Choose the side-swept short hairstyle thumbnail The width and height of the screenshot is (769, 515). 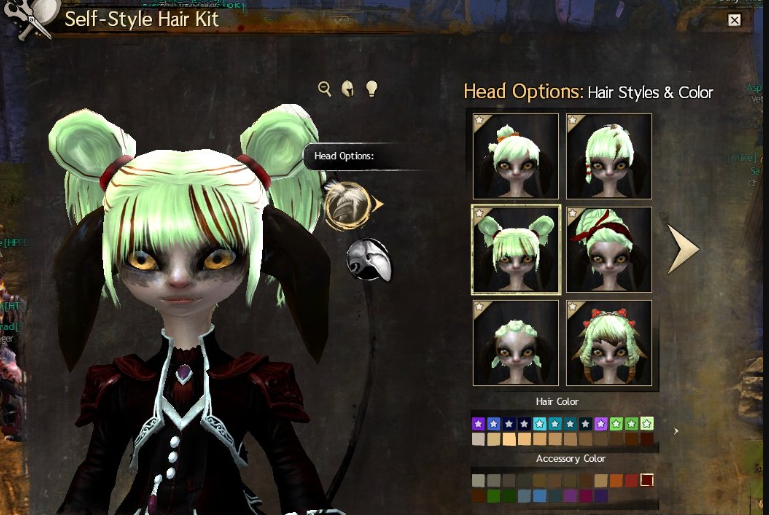coord(609,156)
